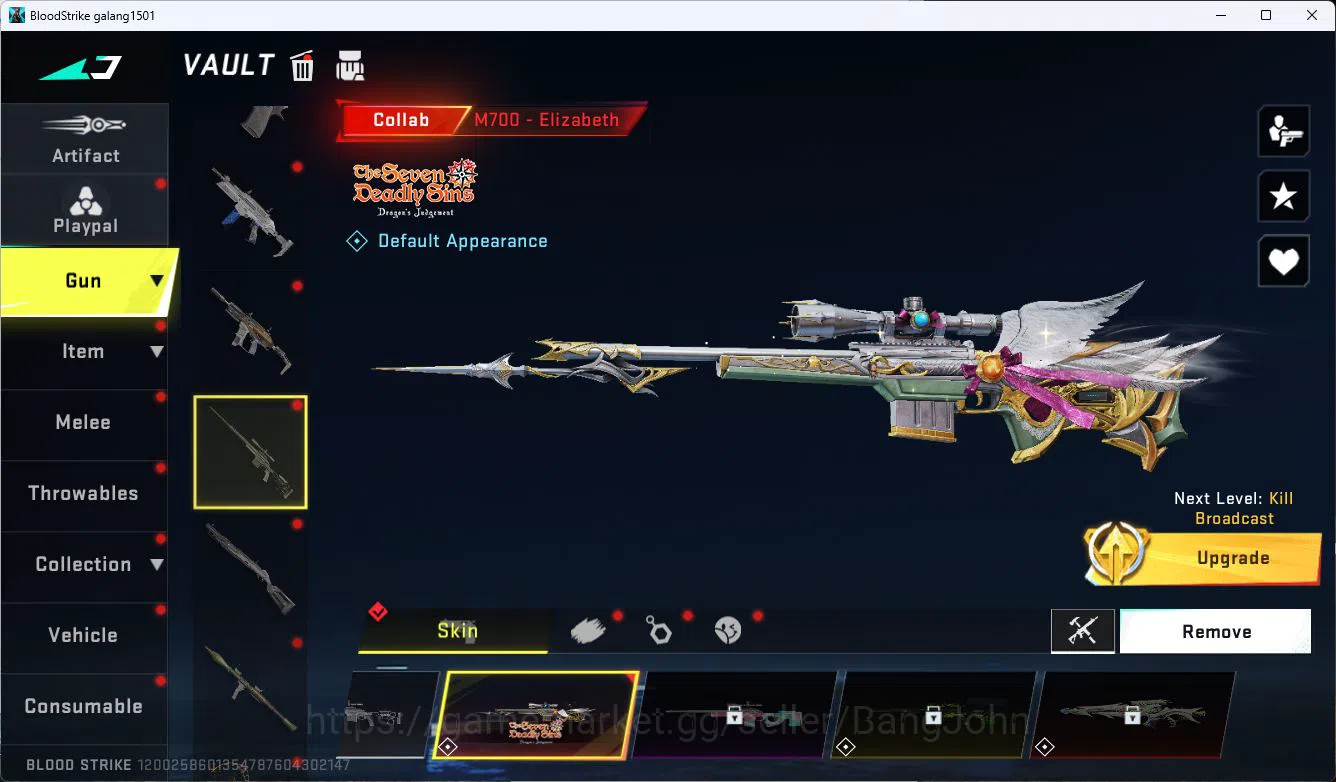Click the star rating icon on the right
The width and height of the screenshot is (1336, 782).
[1283, 196]
